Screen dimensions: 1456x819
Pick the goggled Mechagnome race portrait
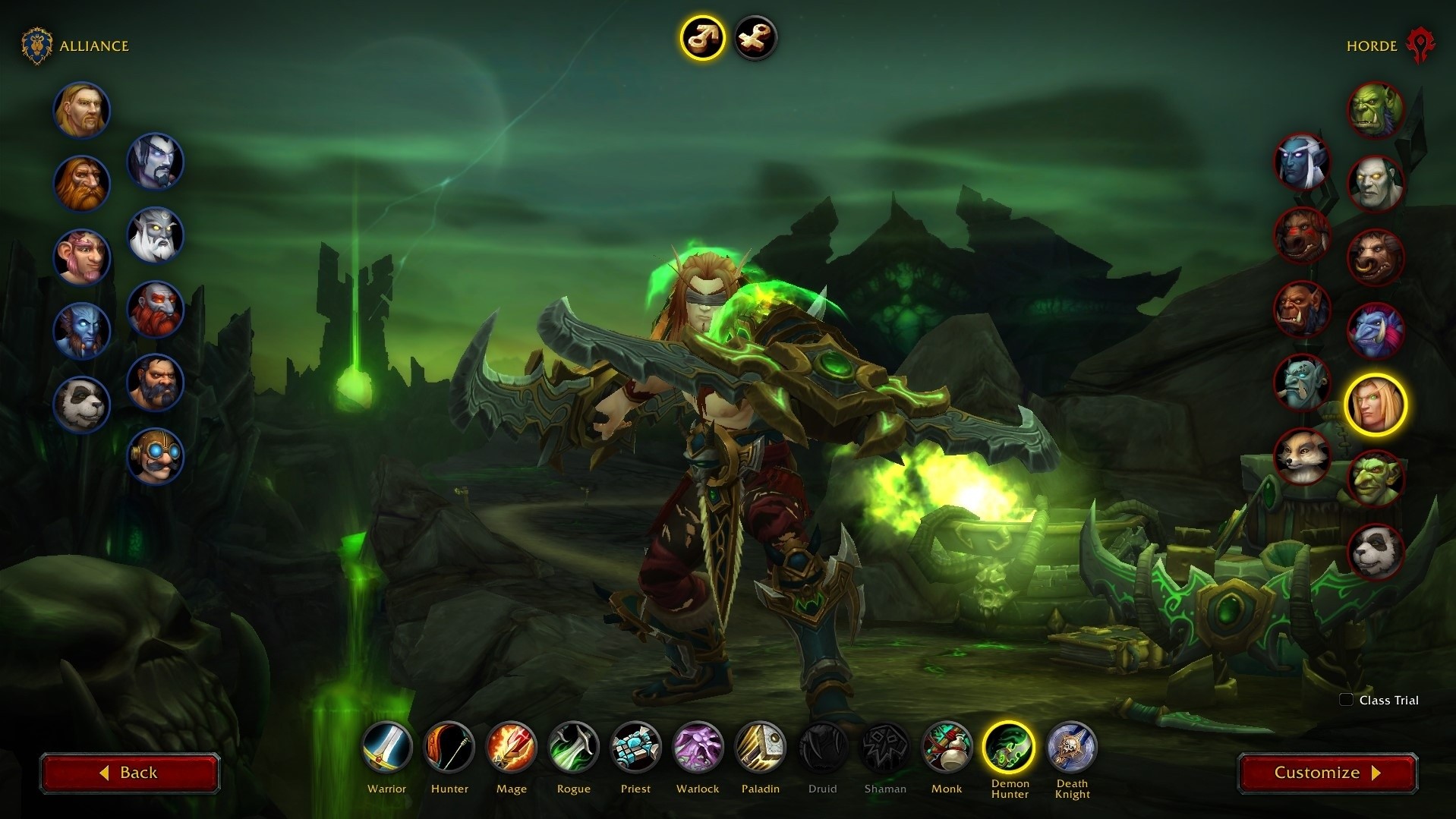click(x=155, y=455)
